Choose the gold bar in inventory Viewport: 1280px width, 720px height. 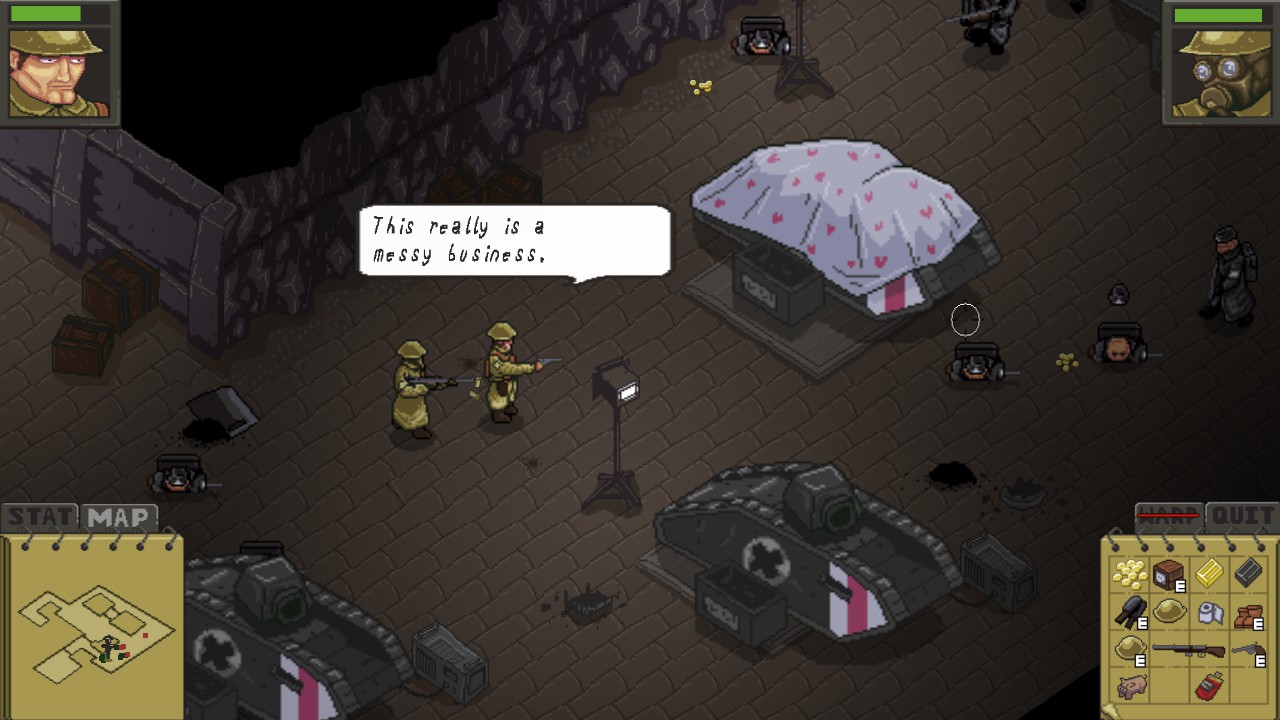(1209, 574)
